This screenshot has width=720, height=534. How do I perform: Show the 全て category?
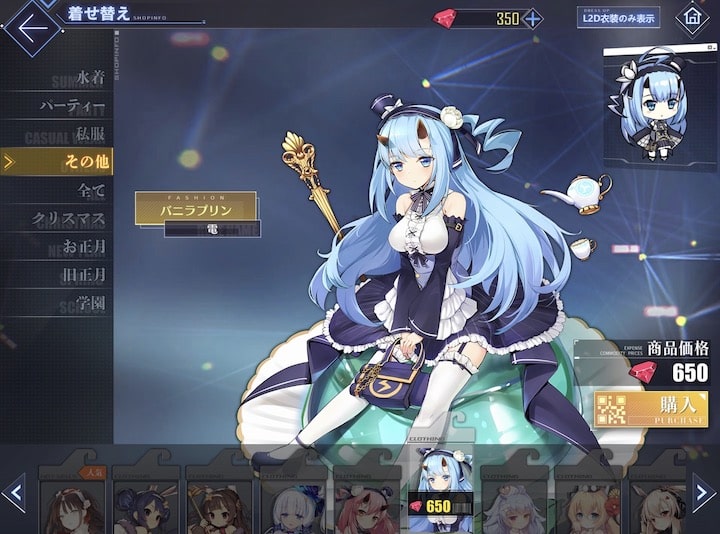tap(92, 189)
